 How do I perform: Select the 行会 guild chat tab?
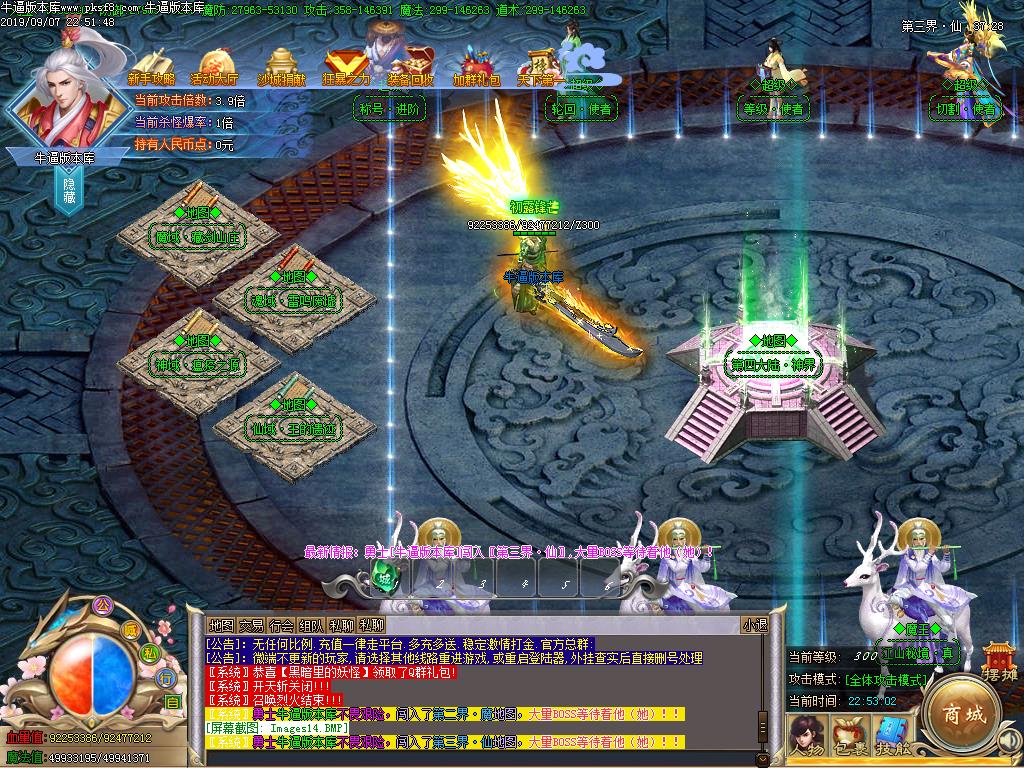coord(282,625)
